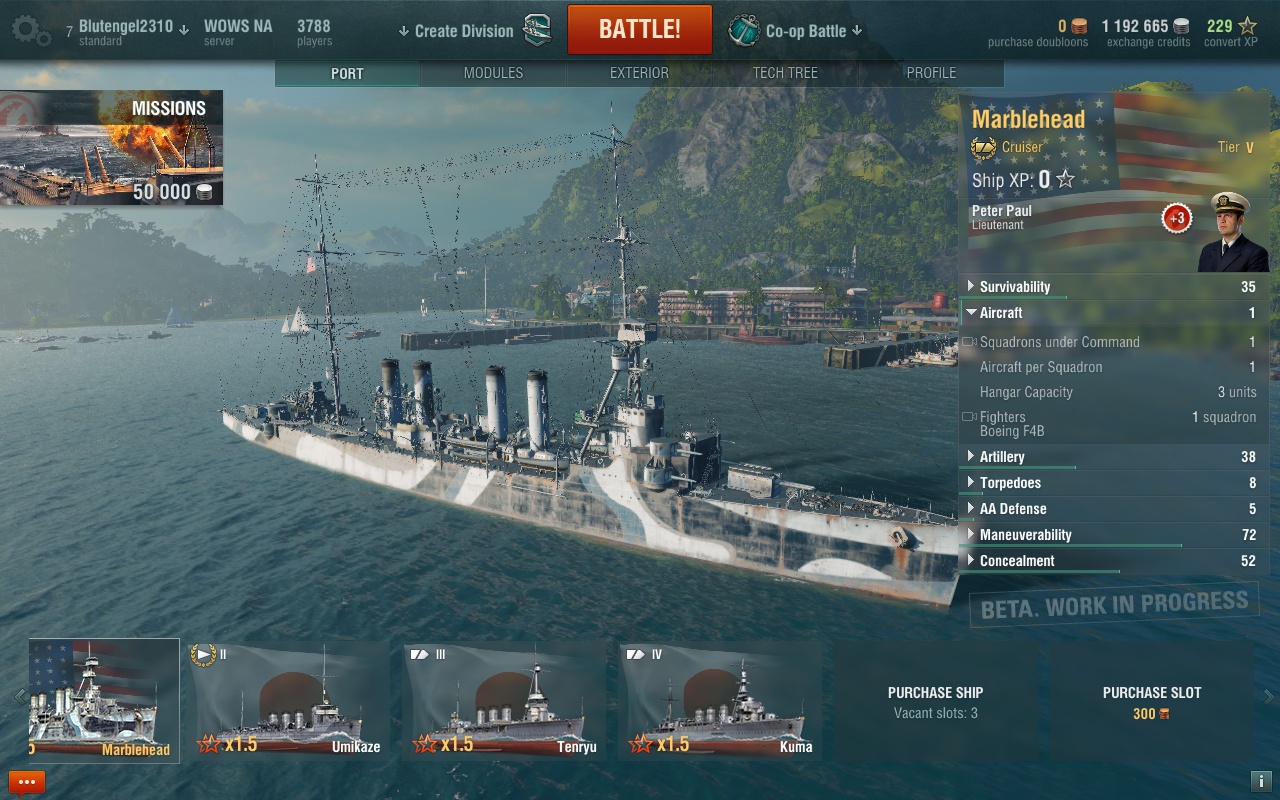The width and height of the screenshot is (1280, 800).
Task: Go to the Tech Tree tab
Action: click(785, 73)
